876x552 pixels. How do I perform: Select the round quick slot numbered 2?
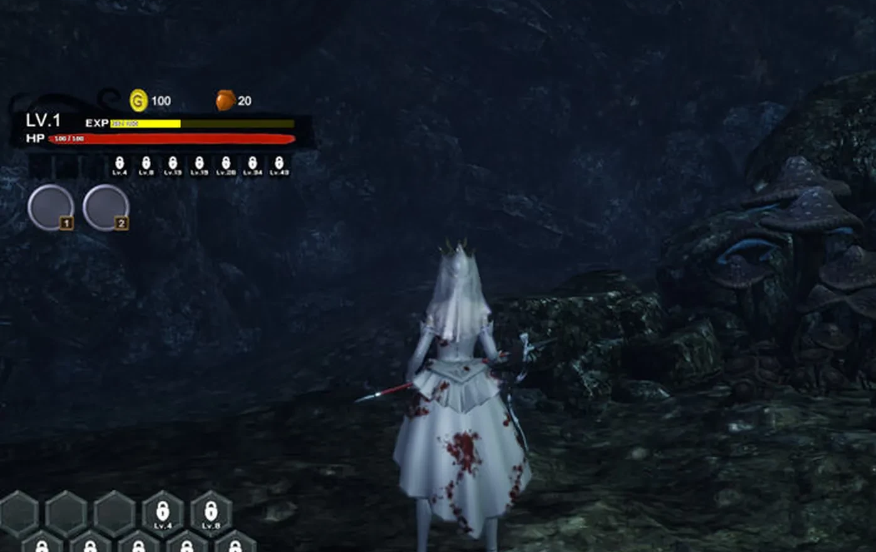(105, 207)
